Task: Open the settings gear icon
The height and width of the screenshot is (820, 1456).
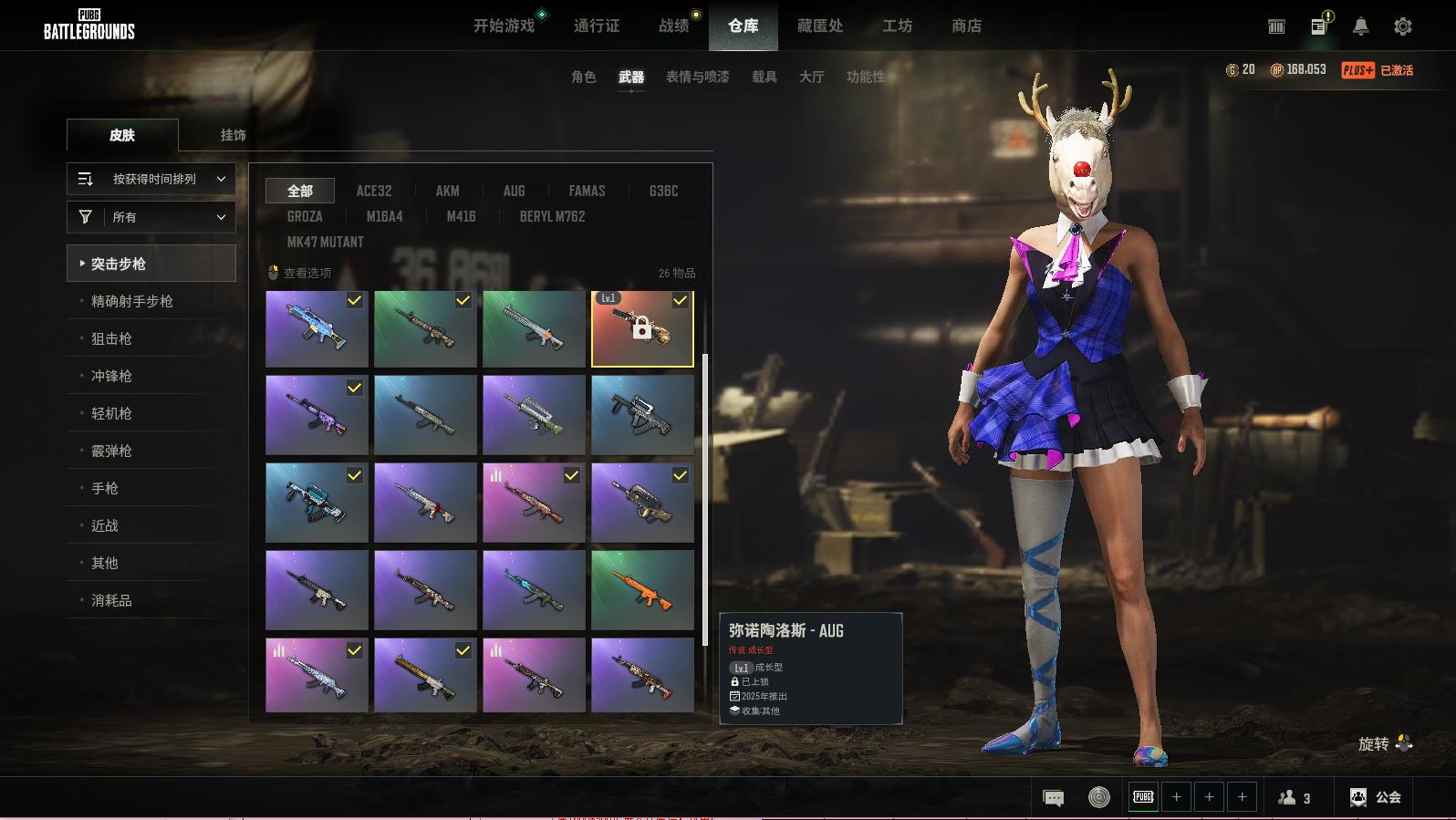Action: [1403, 26]
